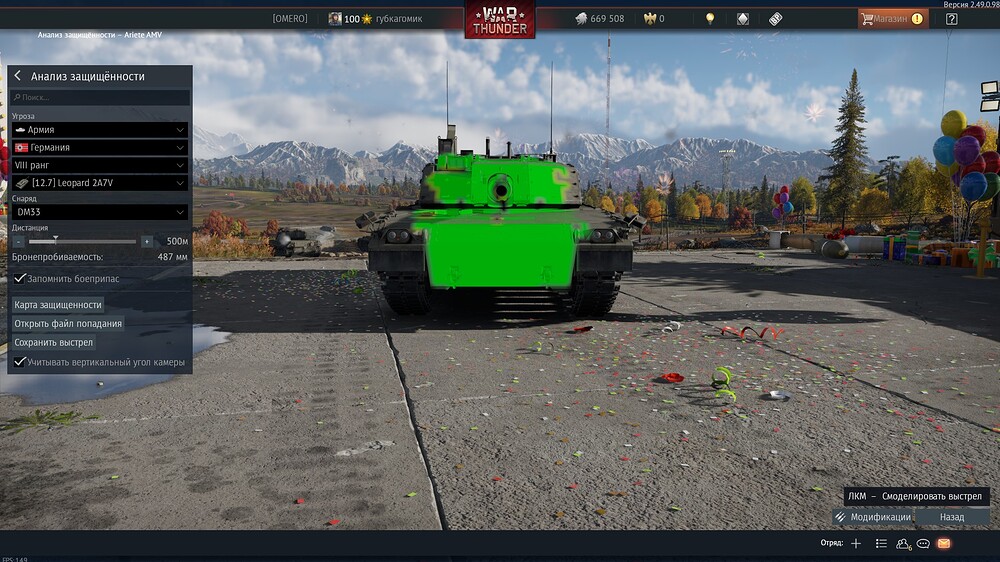Open the orange mail envelope icon
1000x562 pixels.
pyautogui.click(x=944, y=544)
